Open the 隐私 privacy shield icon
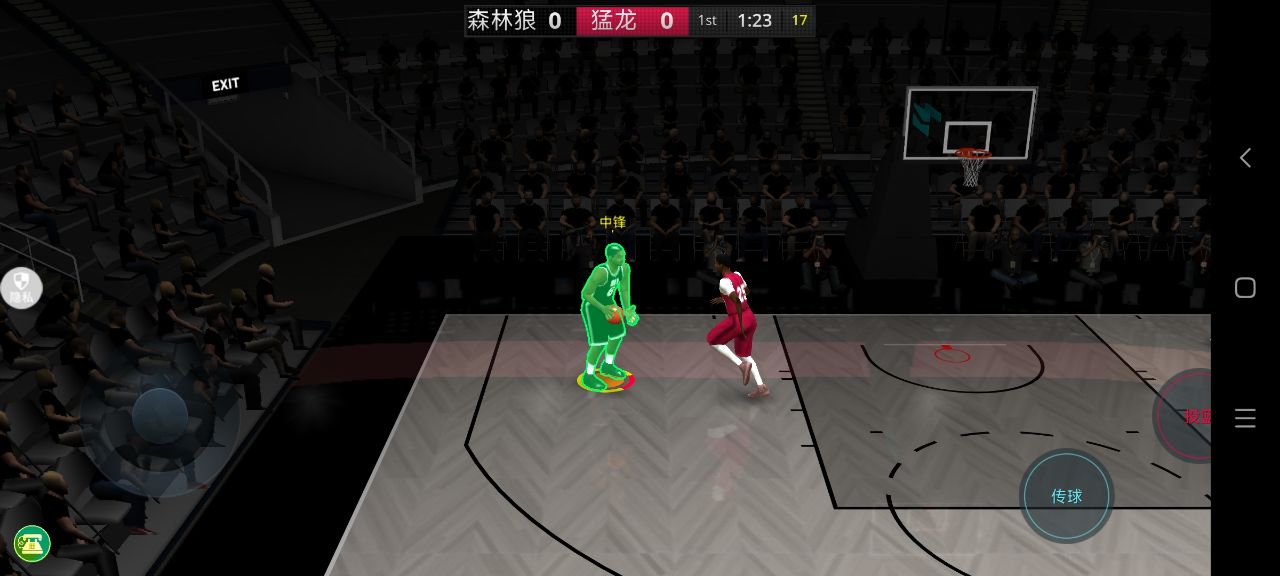Viewport: 1280px width, 576px height. pyautogui.click(x=22, y=288)
